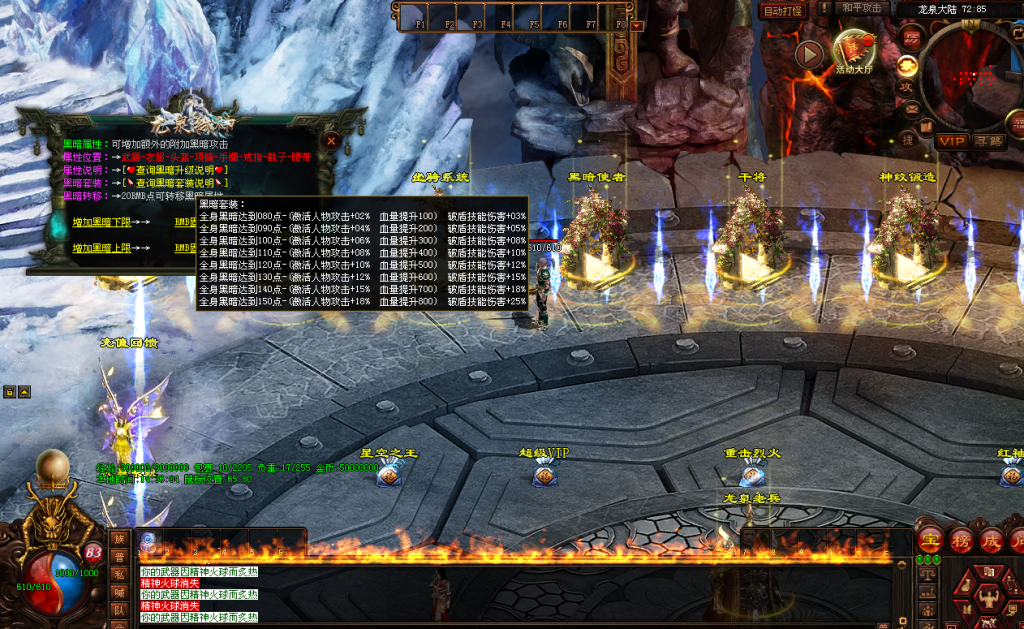
Task: Select the 族 chat channel tab
Action: coord(118,540)
